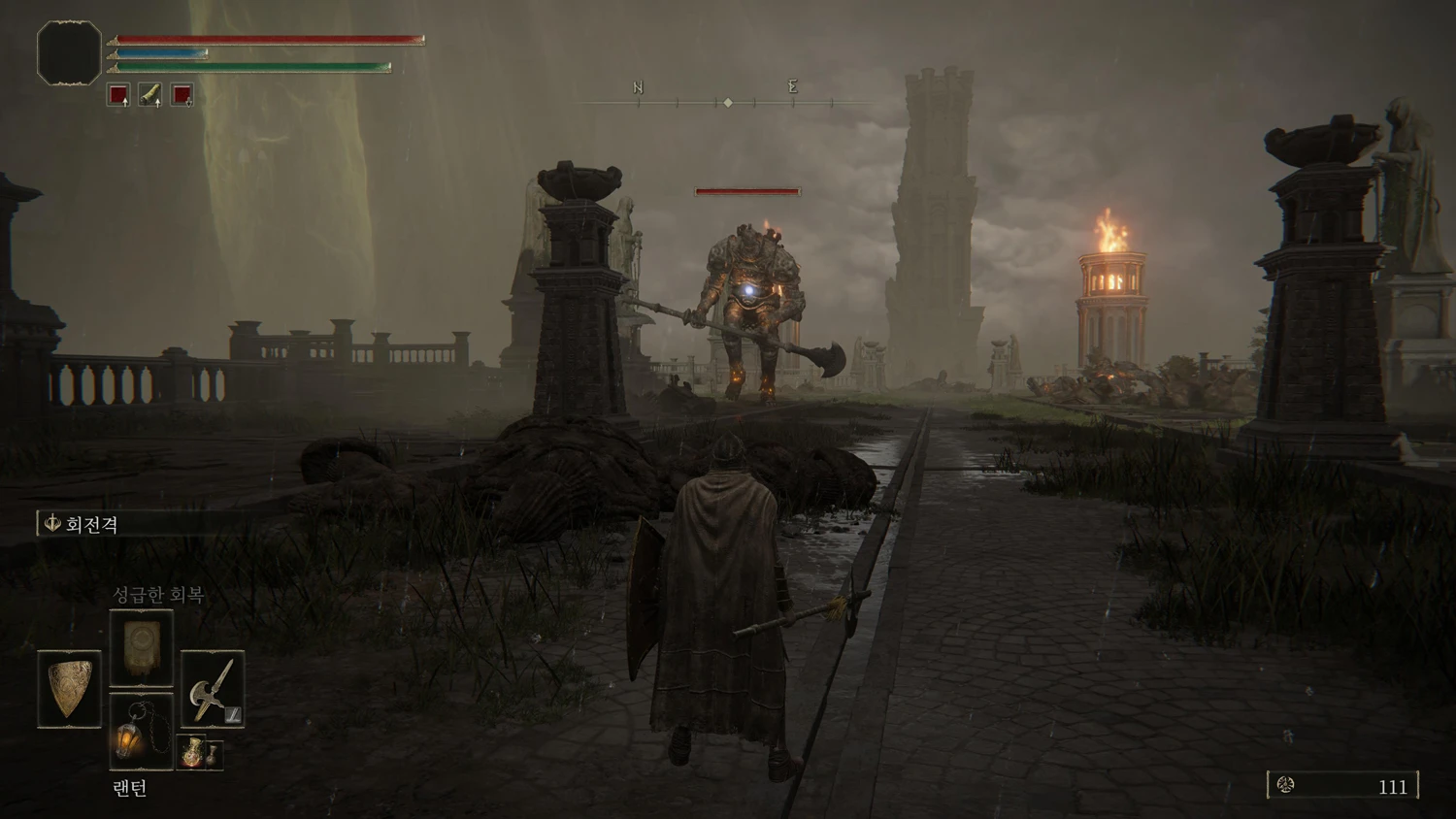Choose the 성급한 회복 spell slot
Screen dimensions: 1456x819
pos(142,648)
